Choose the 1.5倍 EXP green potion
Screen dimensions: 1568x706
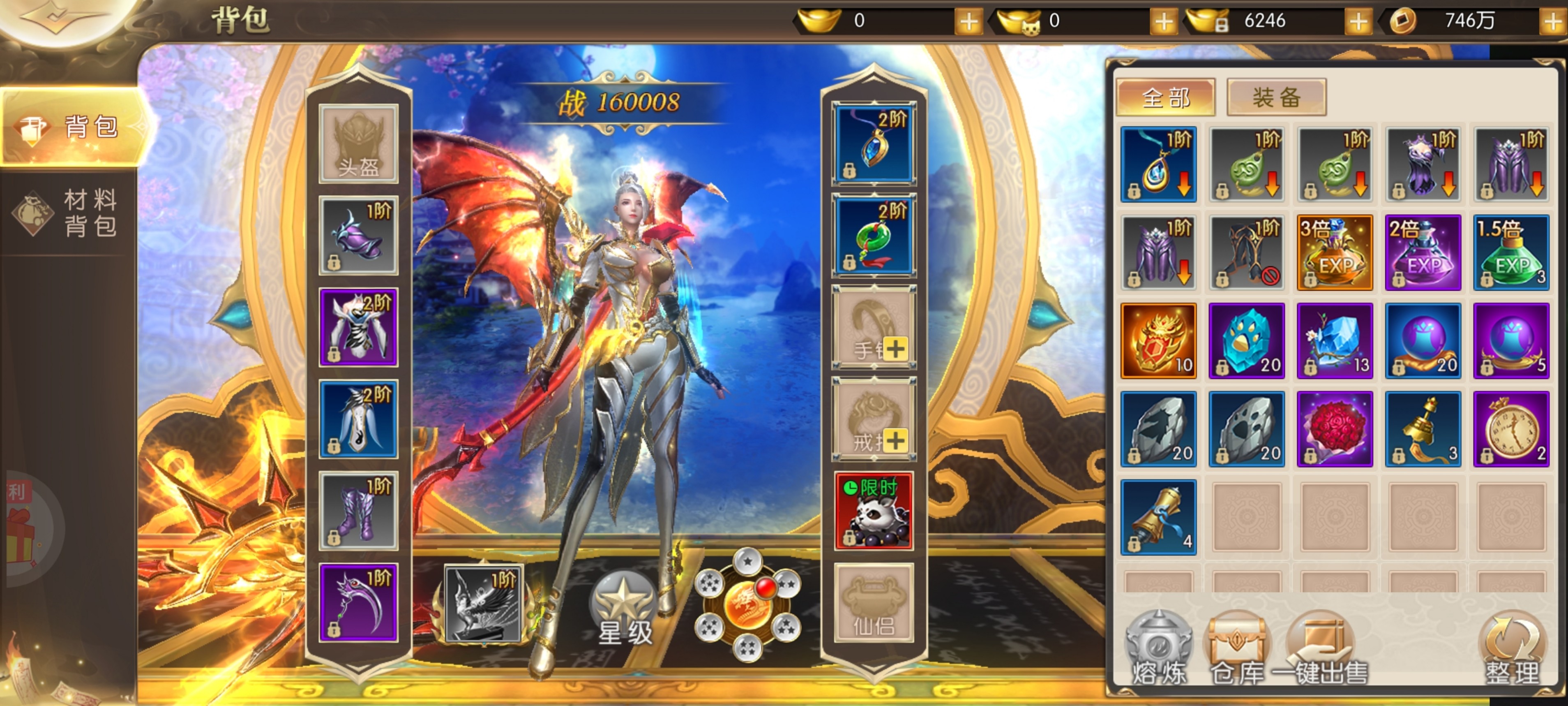pyautogui.click(x=1511, y=253)
